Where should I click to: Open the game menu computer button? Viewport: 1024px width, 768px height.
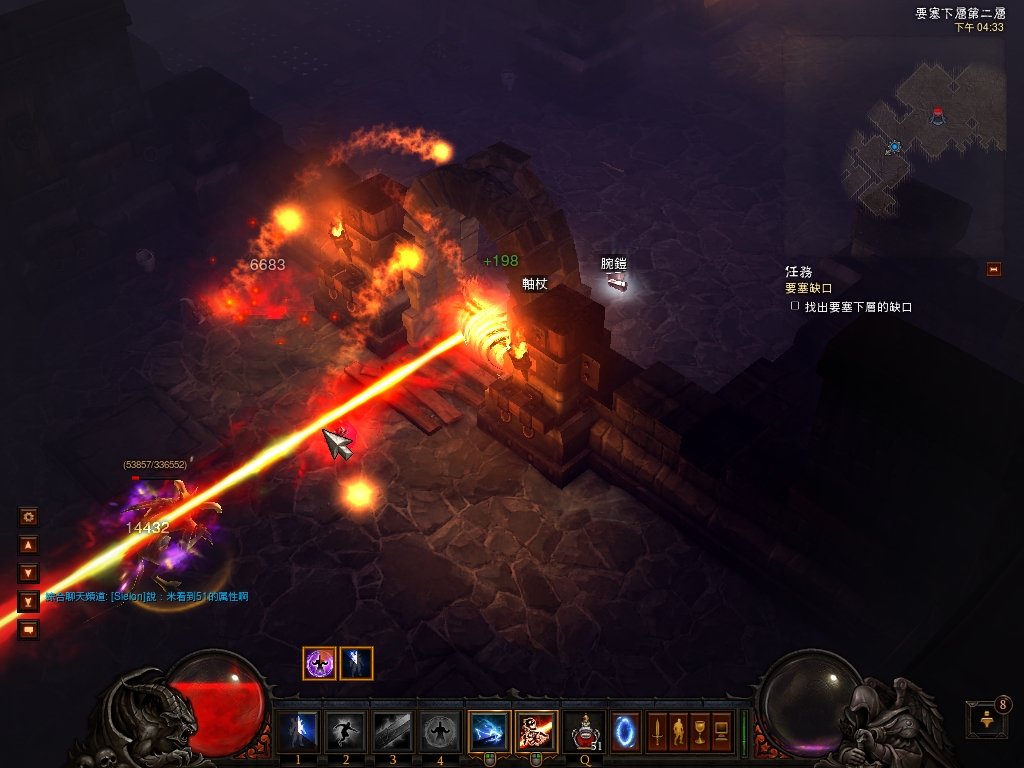(x=721, y=732)
